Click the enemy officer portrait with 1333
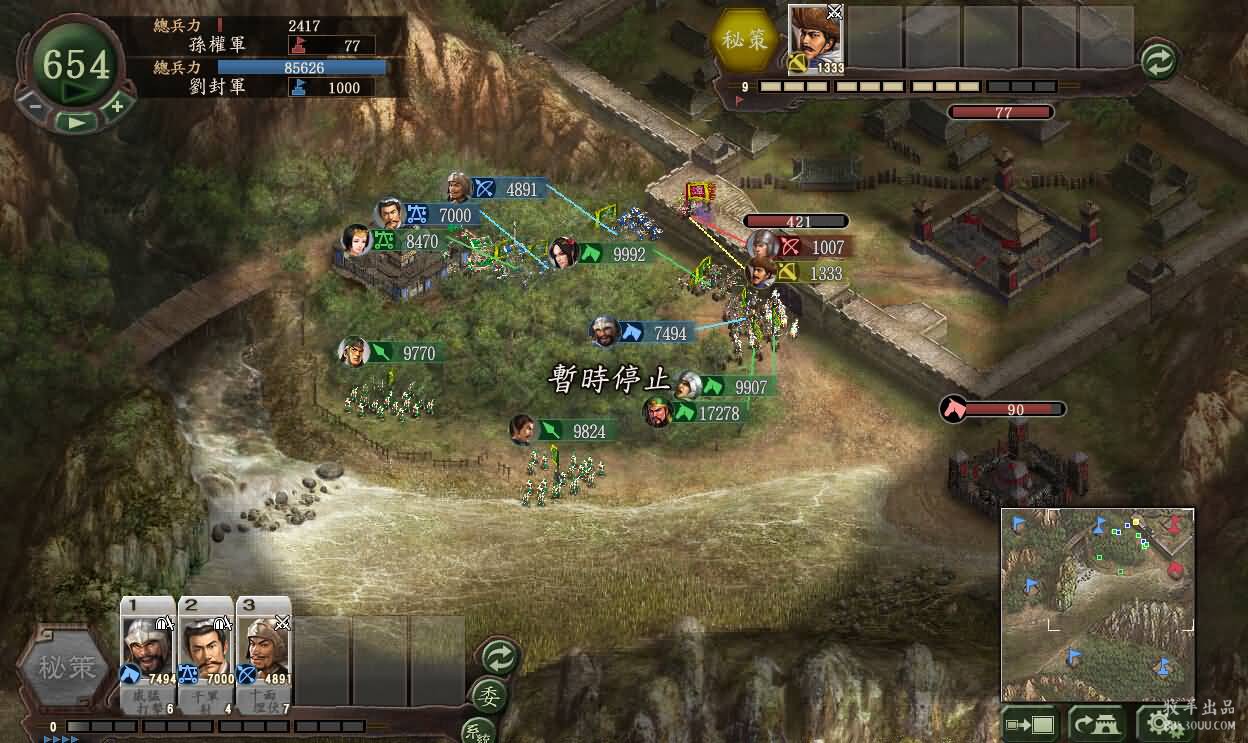 tap(815, 38)
